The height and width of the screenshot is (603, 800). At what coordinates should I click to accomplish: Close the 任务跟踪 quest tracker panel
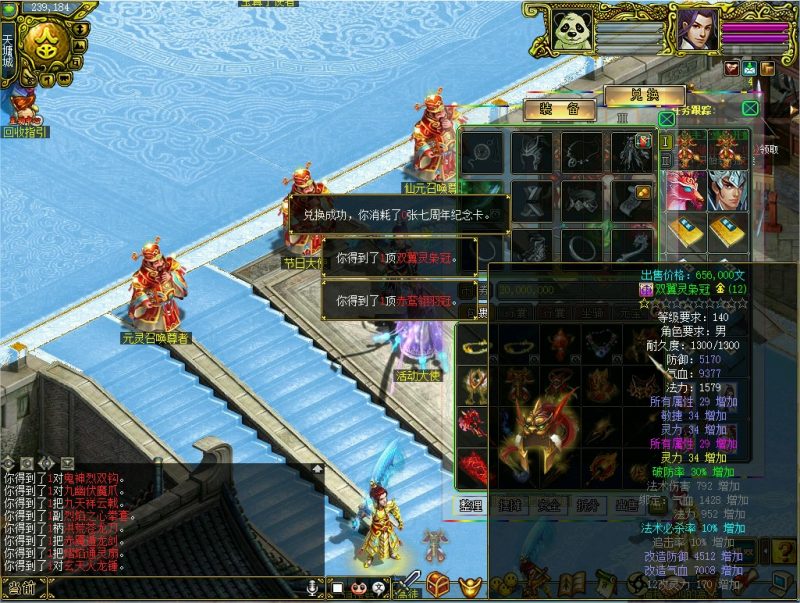(750, 108)
